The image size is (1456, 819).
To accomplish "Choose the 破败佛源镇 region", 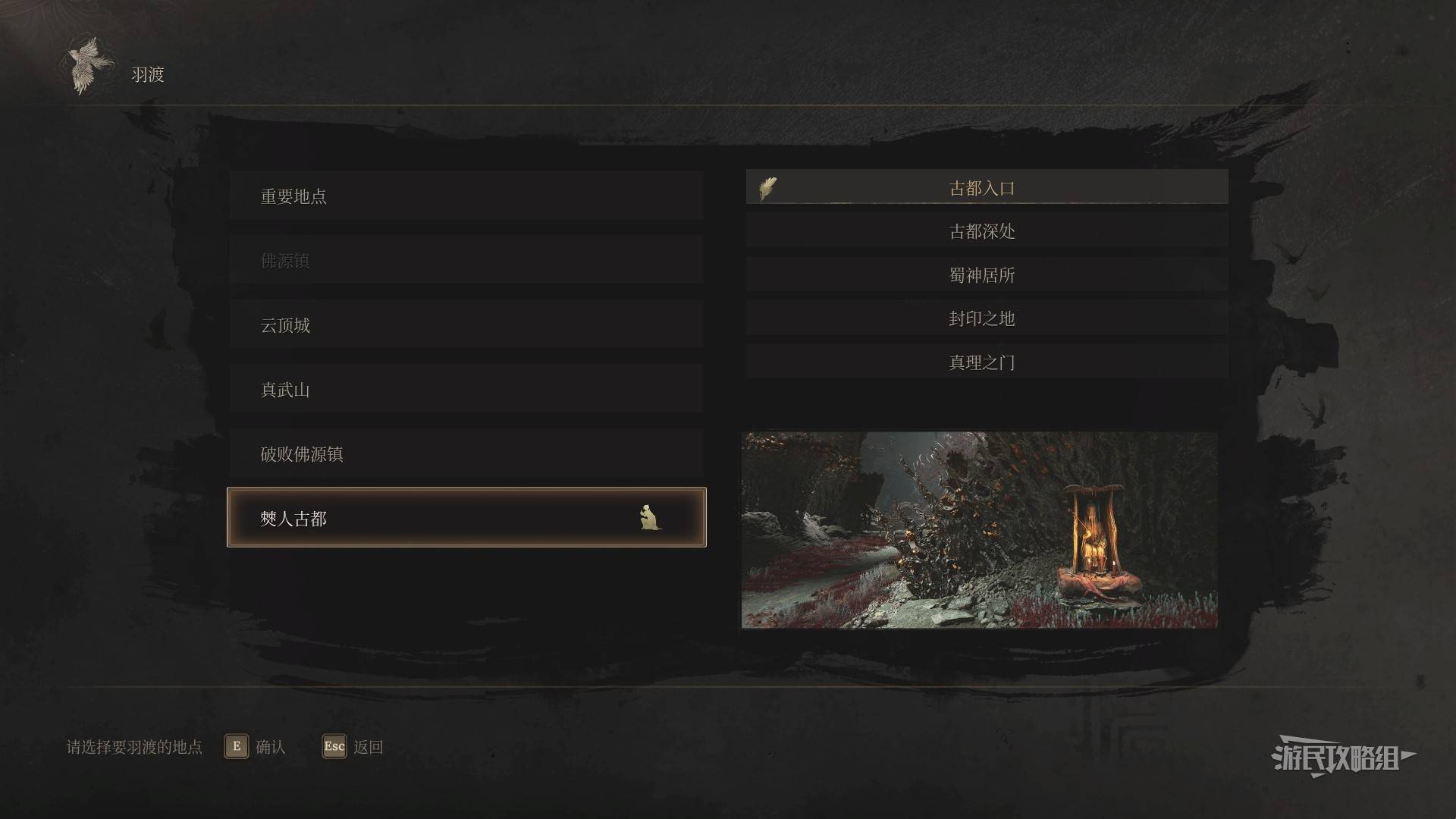I will pos(466,454).
